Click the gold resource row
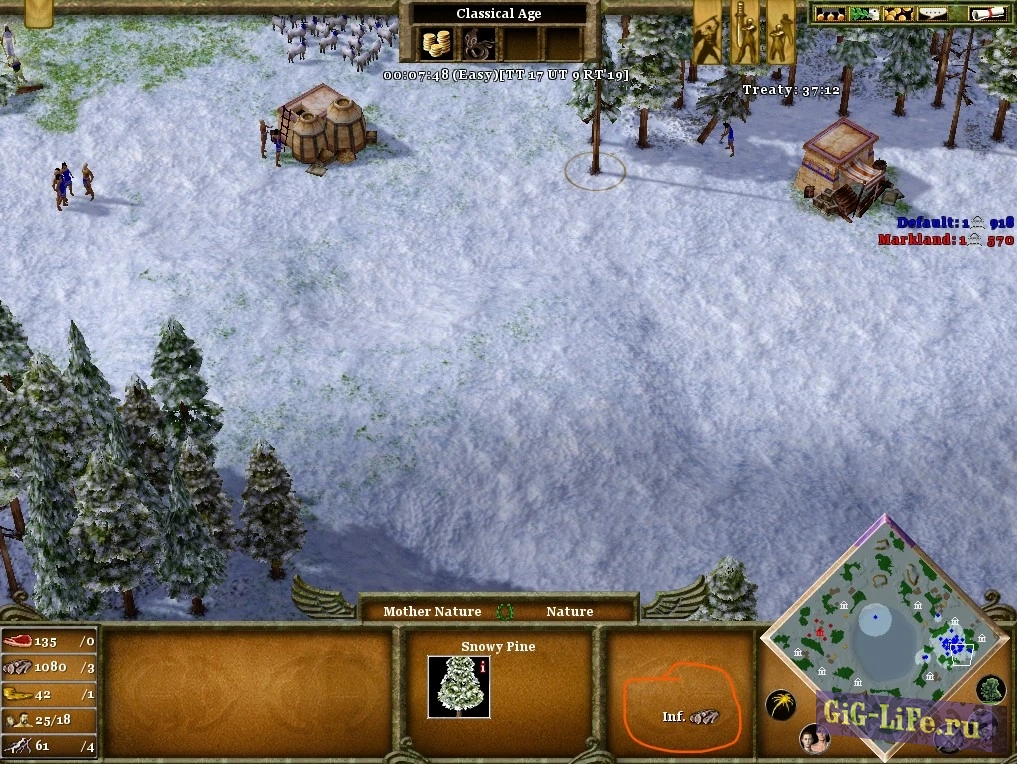Screen dimensions: 1017x764 click(49, 693)
